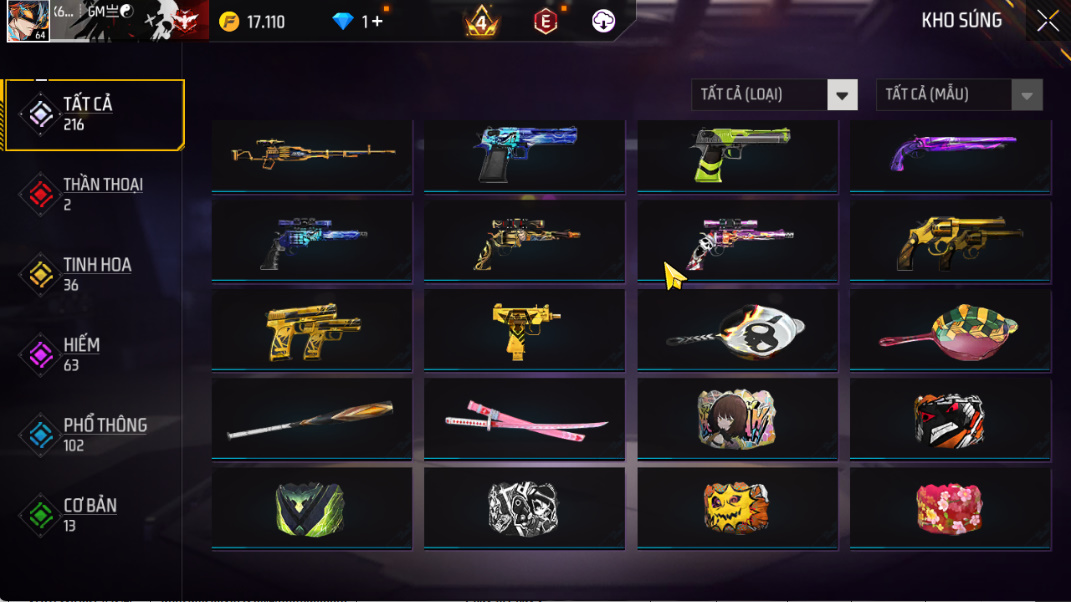
Task: Select the purple double-barrel shotgun skin
Action: pos(950,154)
